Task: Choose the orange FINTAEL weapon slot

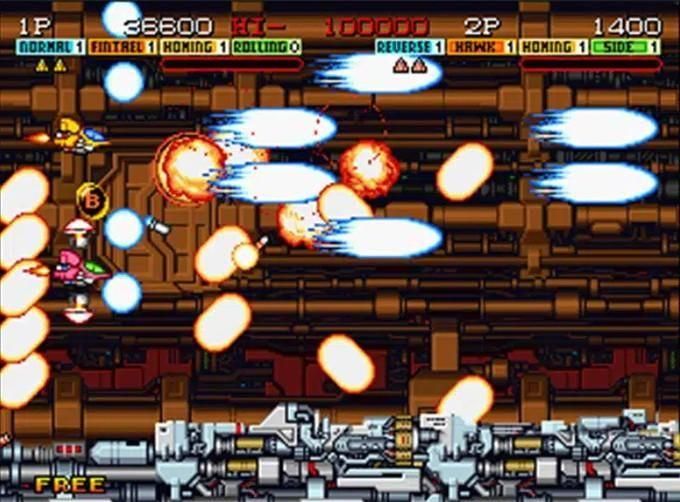Action: (122, 47)
